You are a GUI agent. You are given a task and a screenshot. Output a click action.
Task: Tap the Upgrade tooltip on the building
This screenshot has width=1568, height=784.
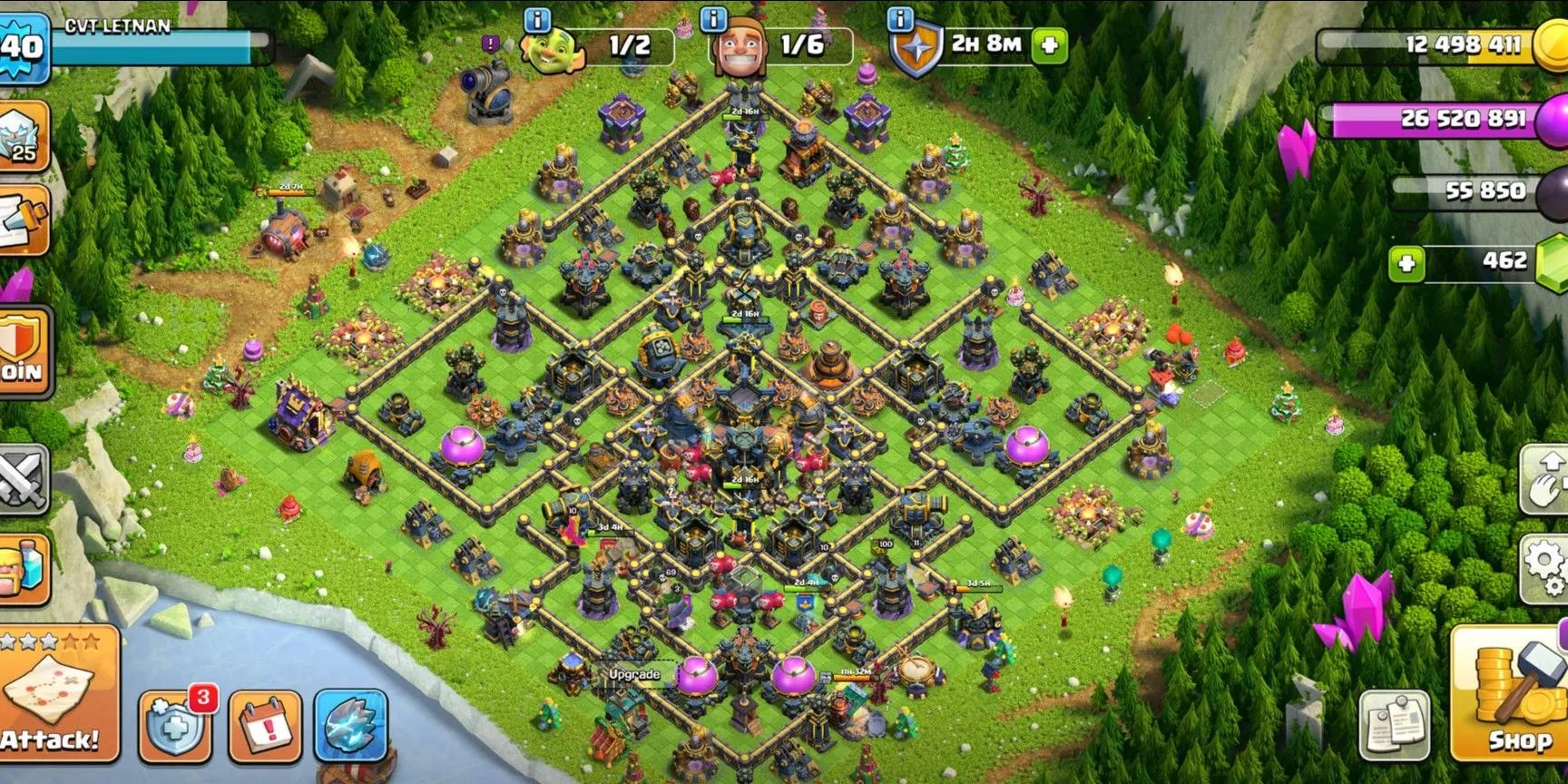635,673
